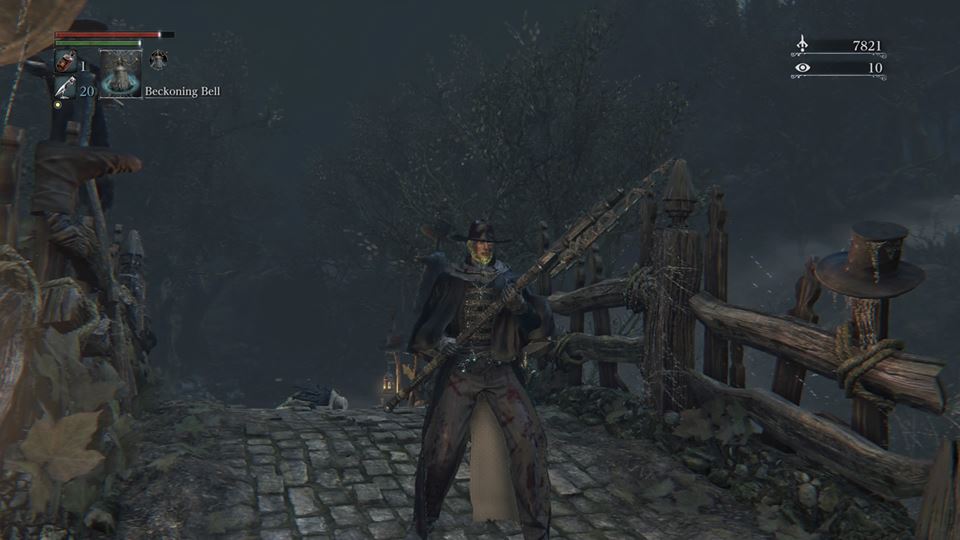Activate the Beckoning Bell item slot

pos(120,74)
